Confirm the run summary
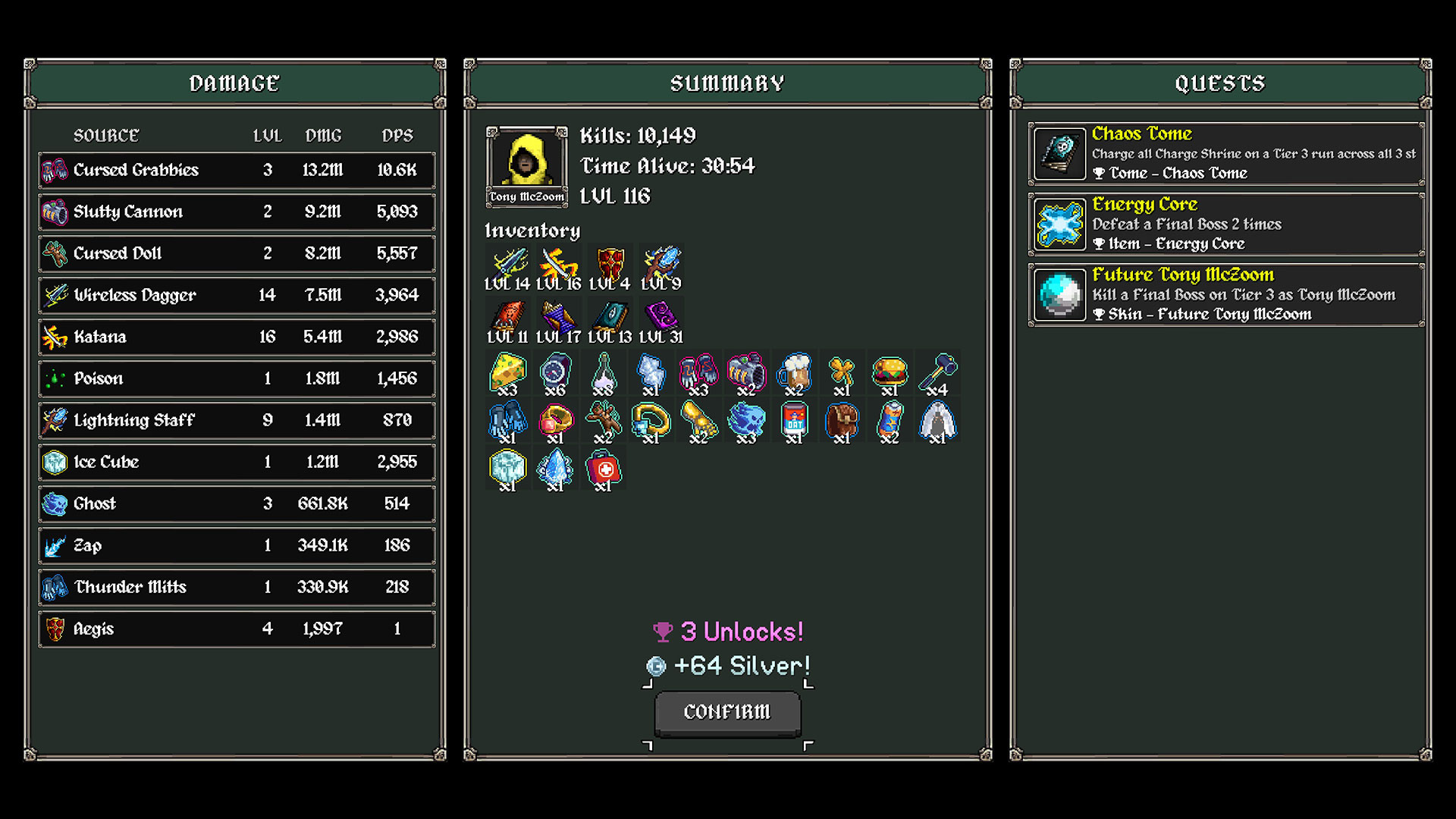 point(727,712)
